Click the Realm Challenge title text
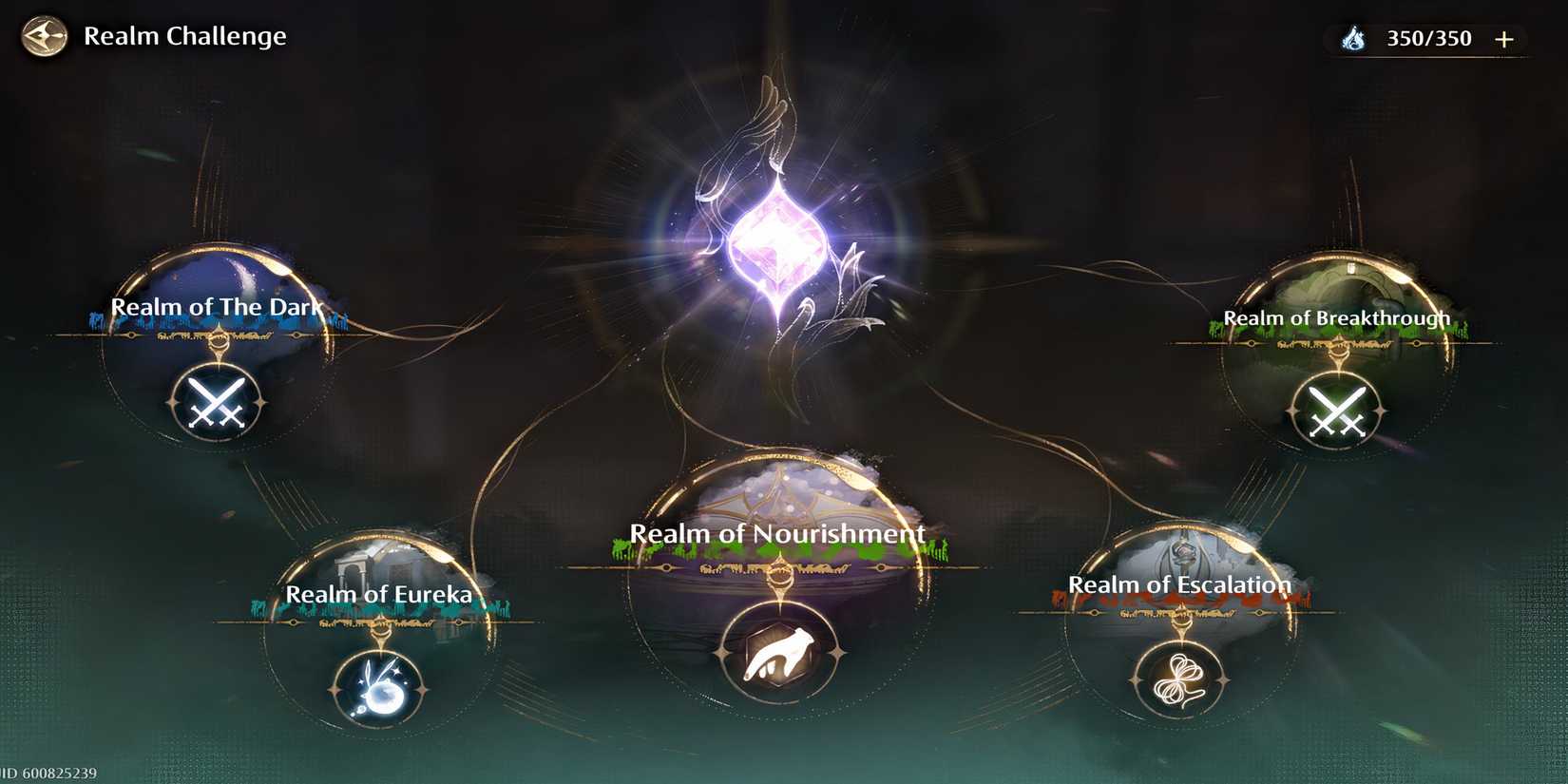1568x784 pixels. 185,36
